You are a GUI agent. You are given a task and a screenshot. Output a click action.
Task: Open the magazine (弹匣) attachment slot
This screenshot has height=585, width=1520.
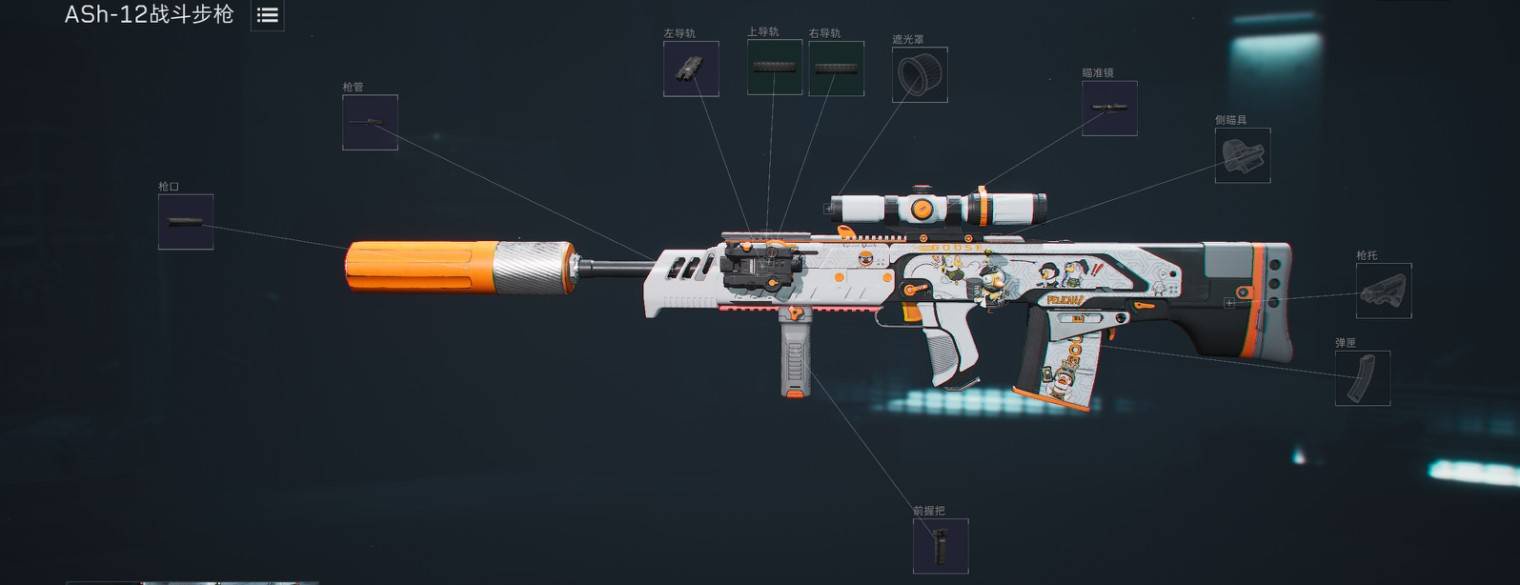click(1363, 378)
